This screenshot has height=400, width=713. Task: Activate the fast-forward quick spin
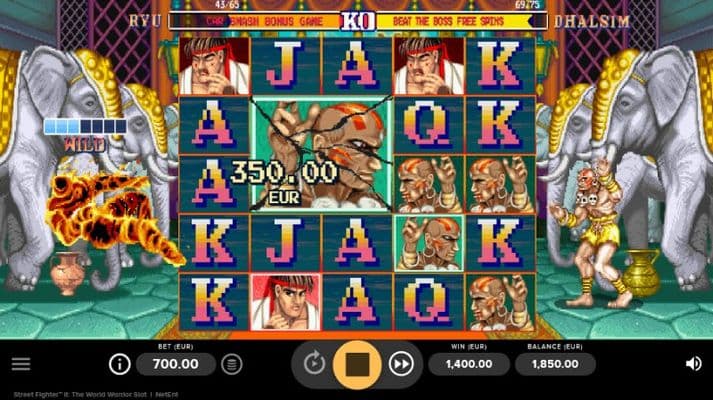(x=401, y=364)
